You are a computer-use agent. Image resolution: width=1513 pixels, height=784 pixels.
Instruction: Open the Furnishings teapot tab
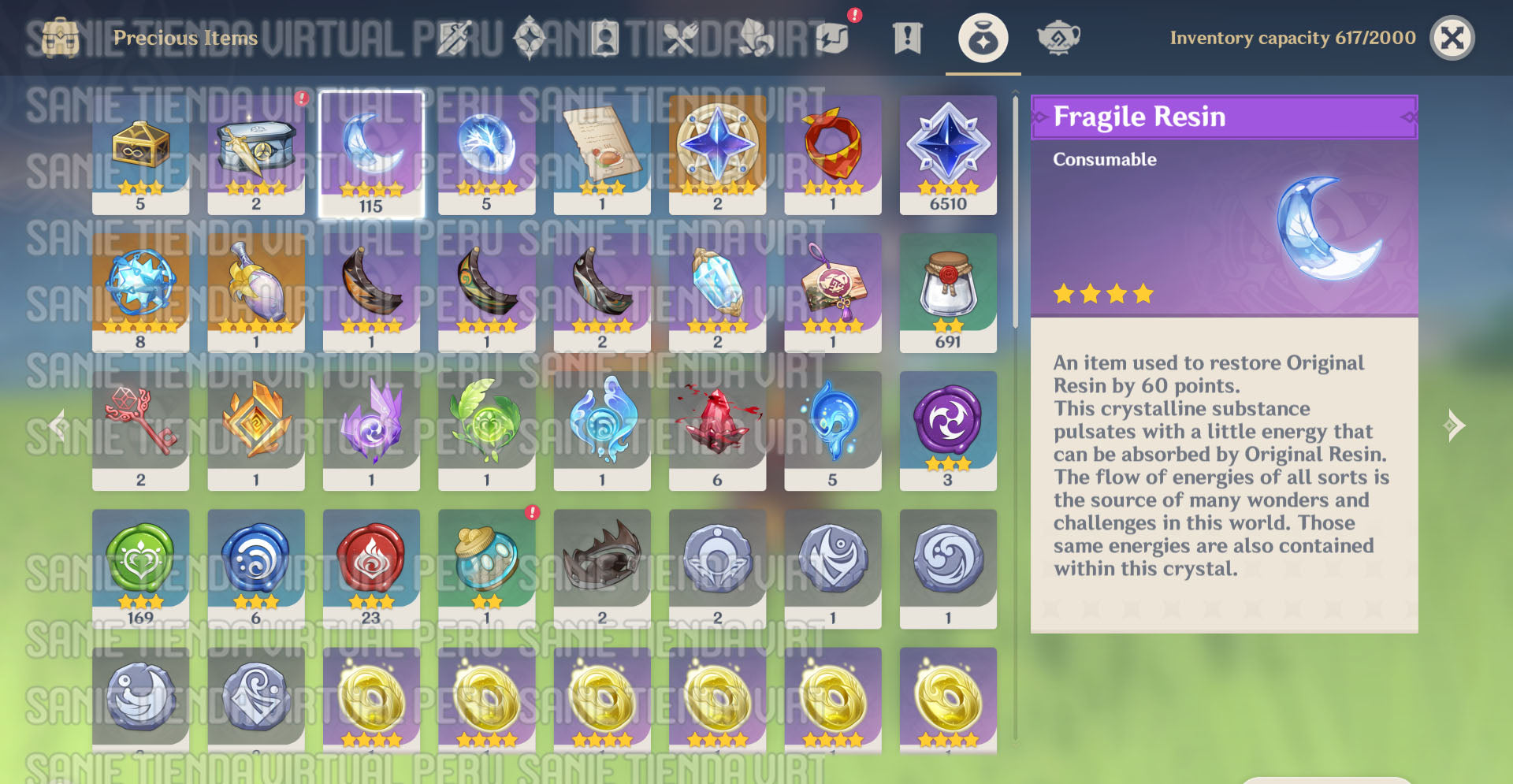[x=1058, y=38]
